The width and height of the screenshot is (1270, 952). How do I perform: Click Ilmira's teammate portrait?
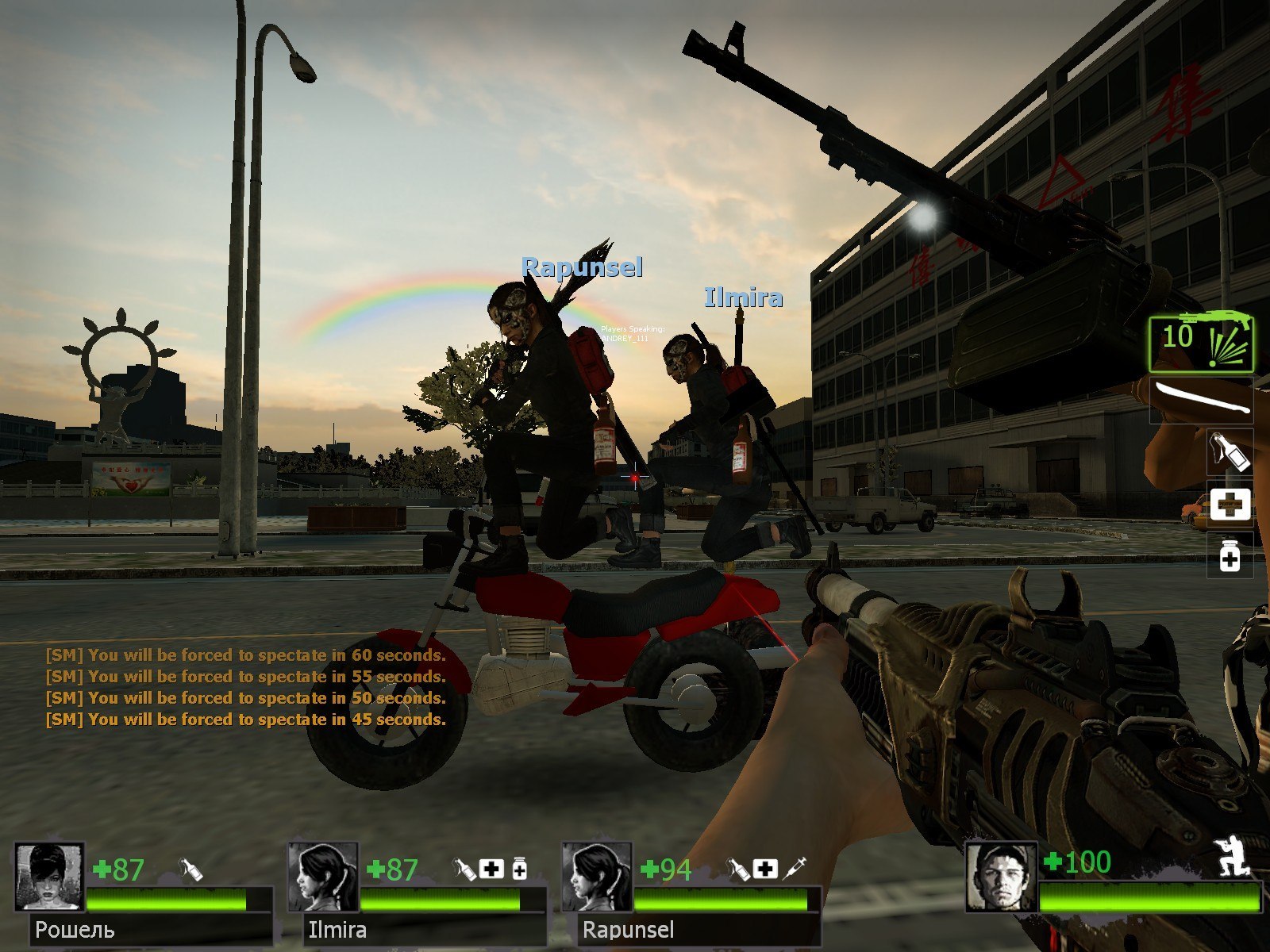[322, 877]
